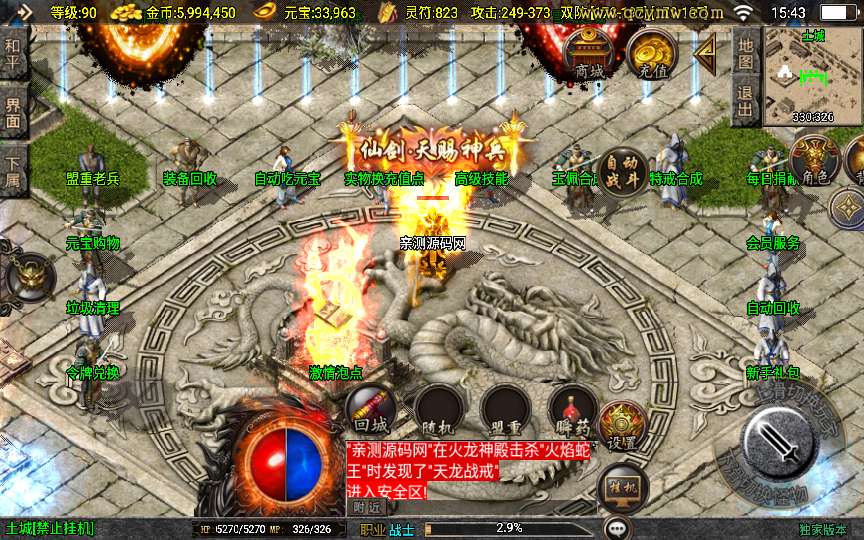Use the 回城 return scroll
Viewport: 864px width, 540px height.
370,408
